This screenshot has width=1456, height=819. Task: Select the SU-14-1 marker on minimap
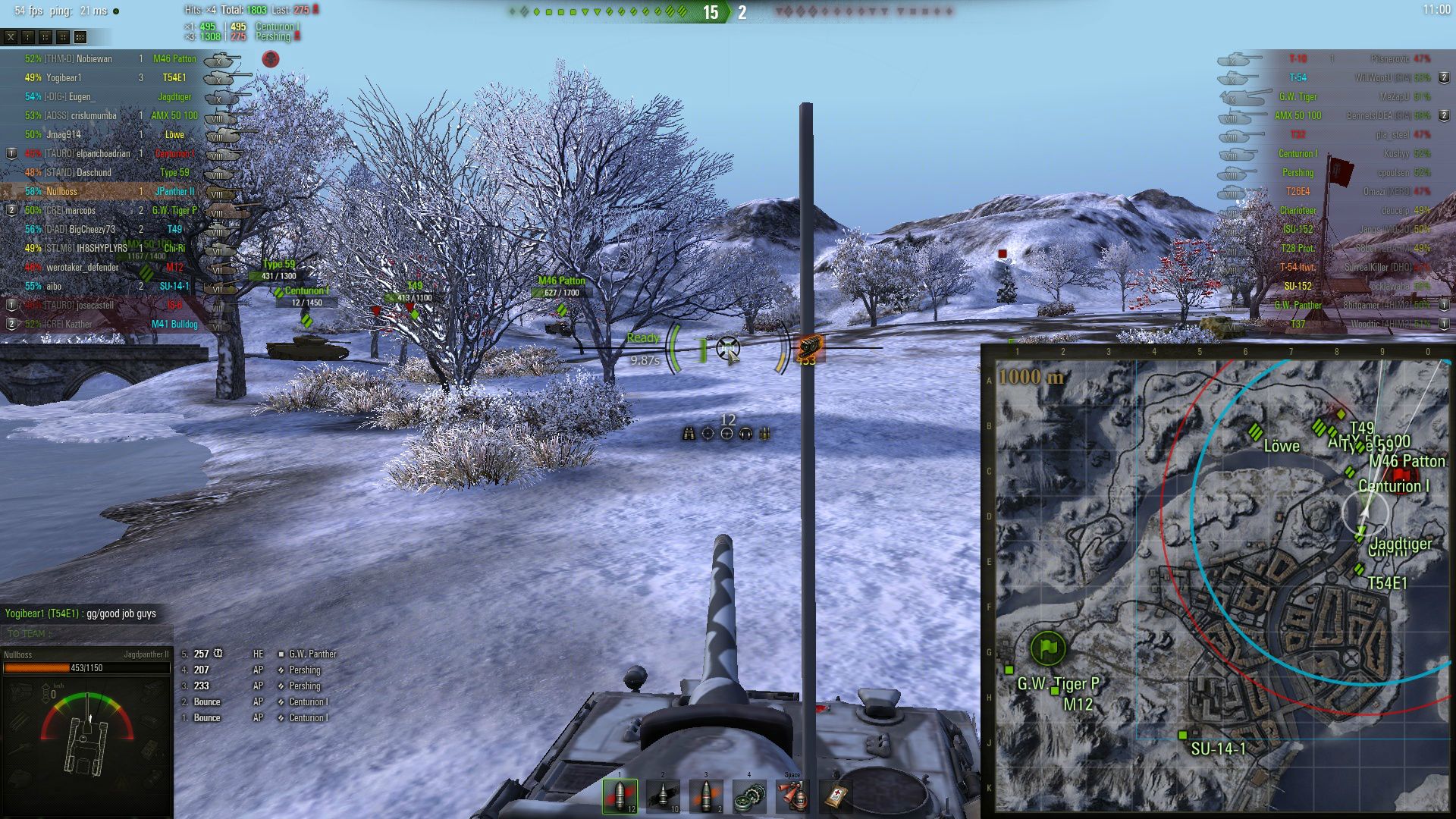(1182, 735)
